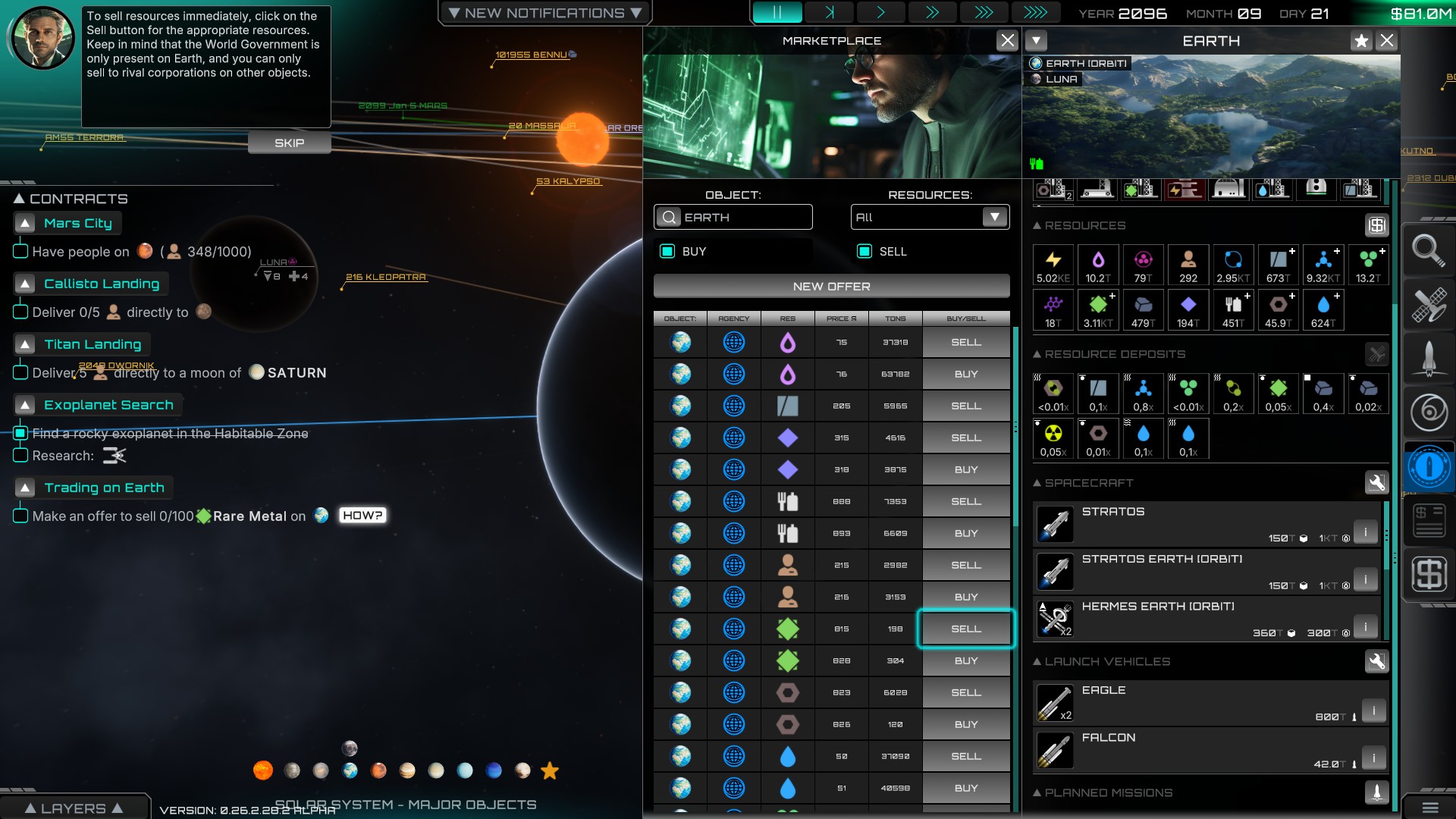Screen dimensions: 1456x819
Task: Open the magnifying glass search tool
Action: click(x=1428, y=250)
